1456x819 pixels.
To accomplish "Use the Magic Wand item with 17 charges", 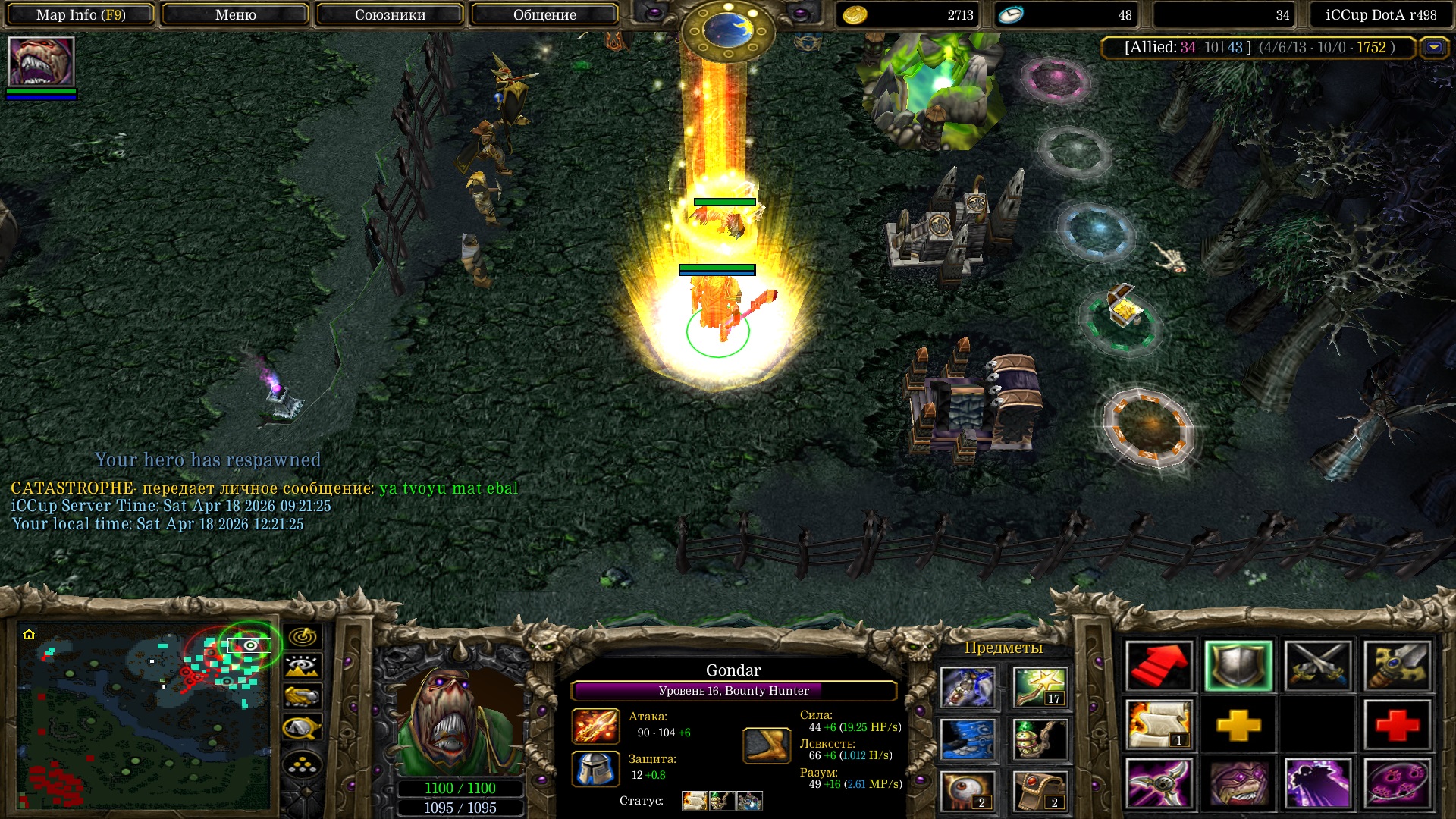I will 1040,686.
